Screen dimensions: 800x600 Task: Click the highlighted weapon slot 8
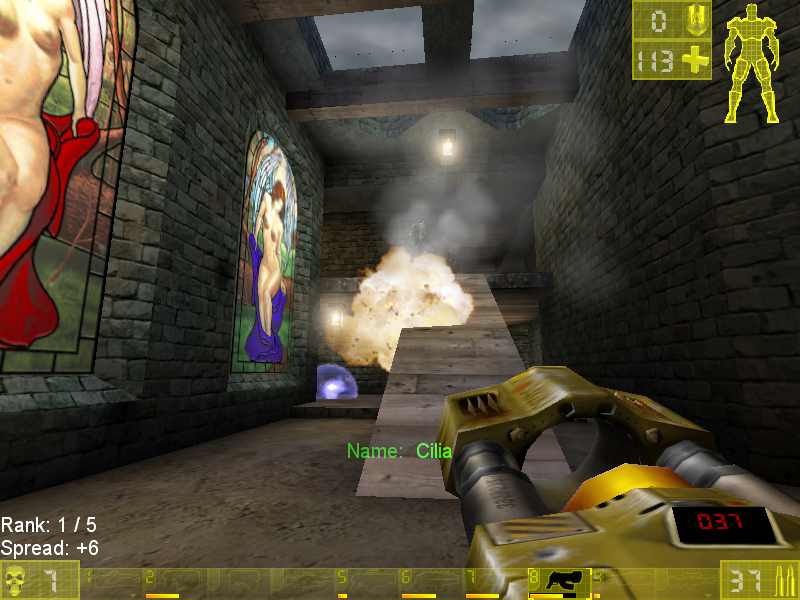[559, 581]
